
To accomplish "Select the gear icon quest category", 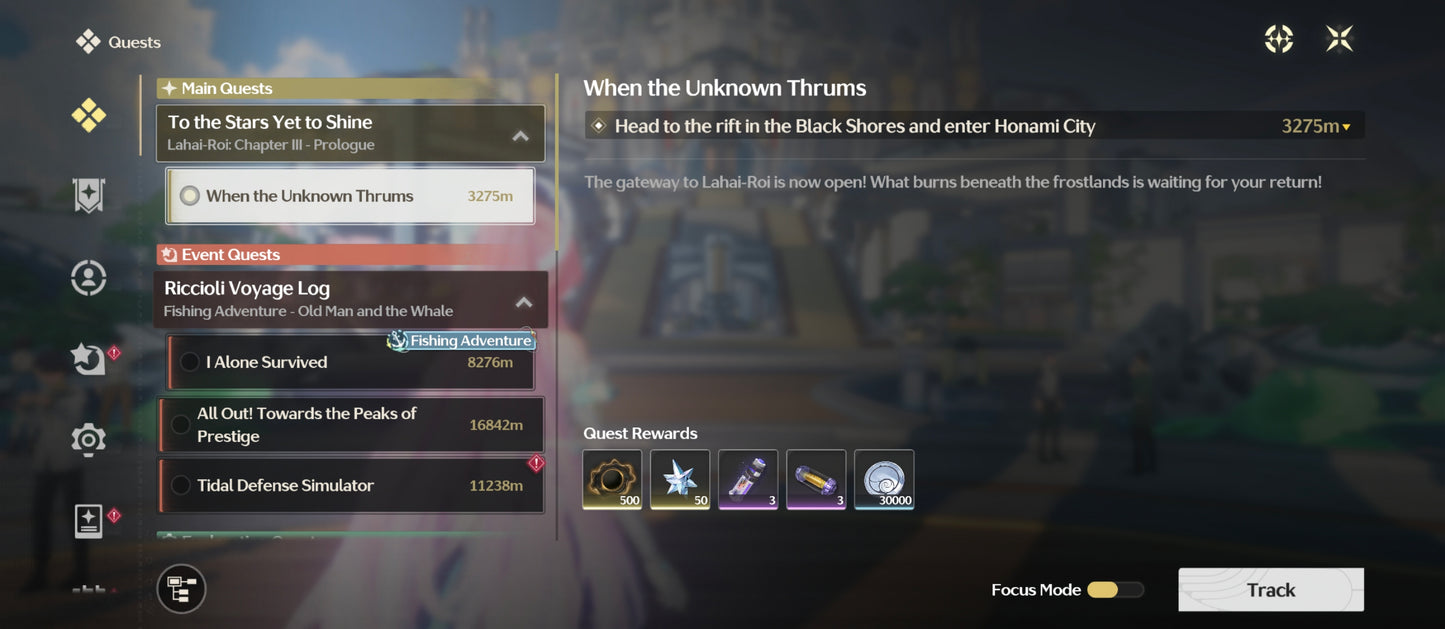I will pyautogui.click(x=88, y=439).
